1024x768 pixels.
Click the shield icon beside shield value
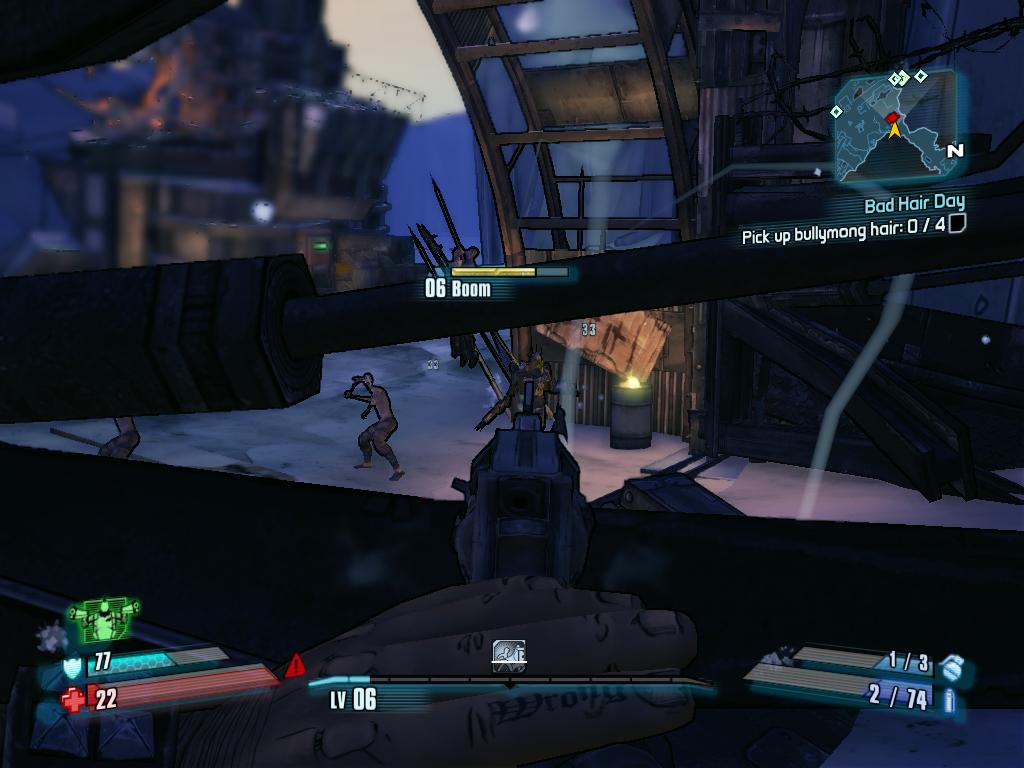[x=73, y=664]
